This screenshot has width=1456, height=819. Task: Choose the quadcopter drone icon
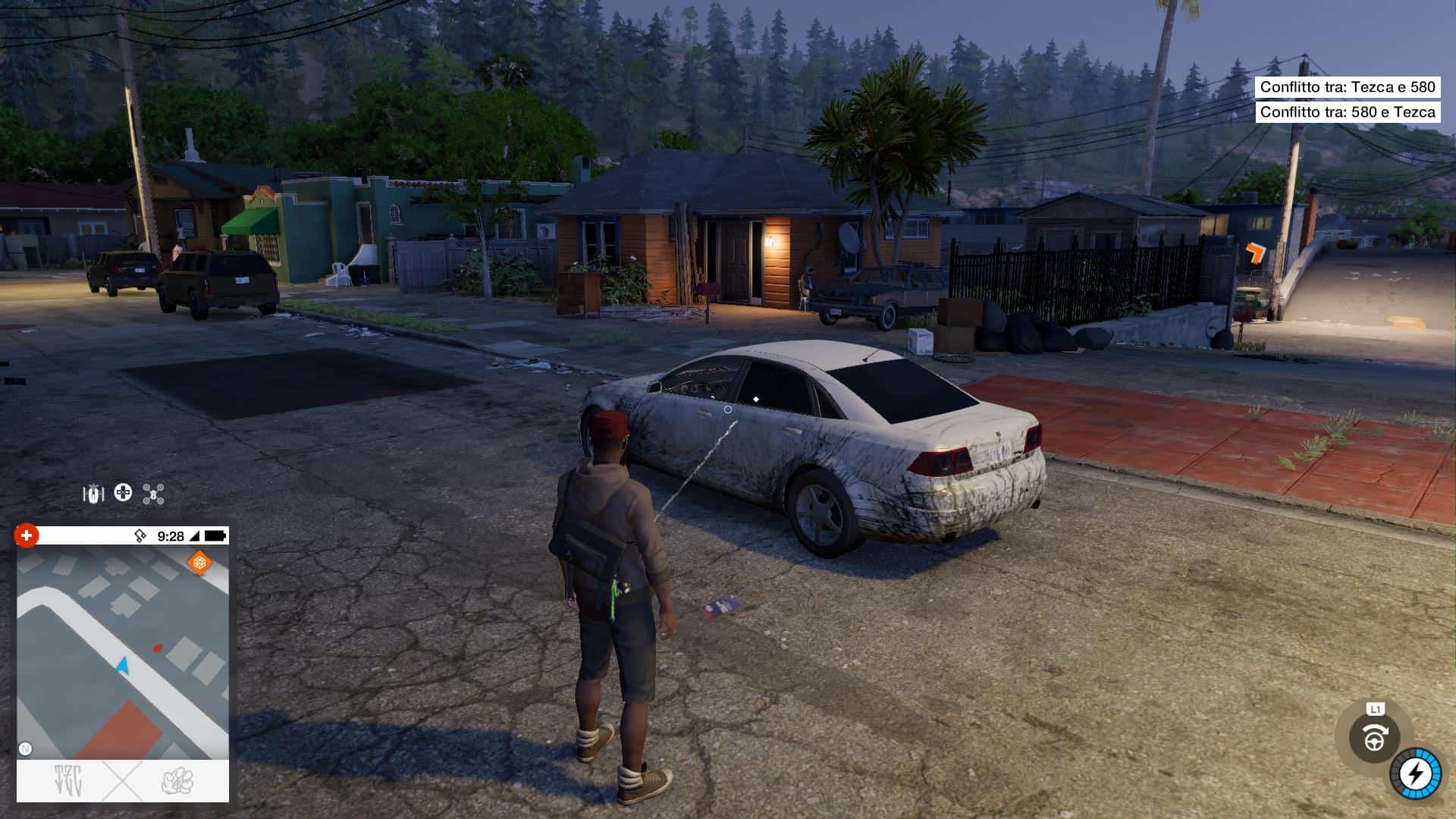[153, 494]
